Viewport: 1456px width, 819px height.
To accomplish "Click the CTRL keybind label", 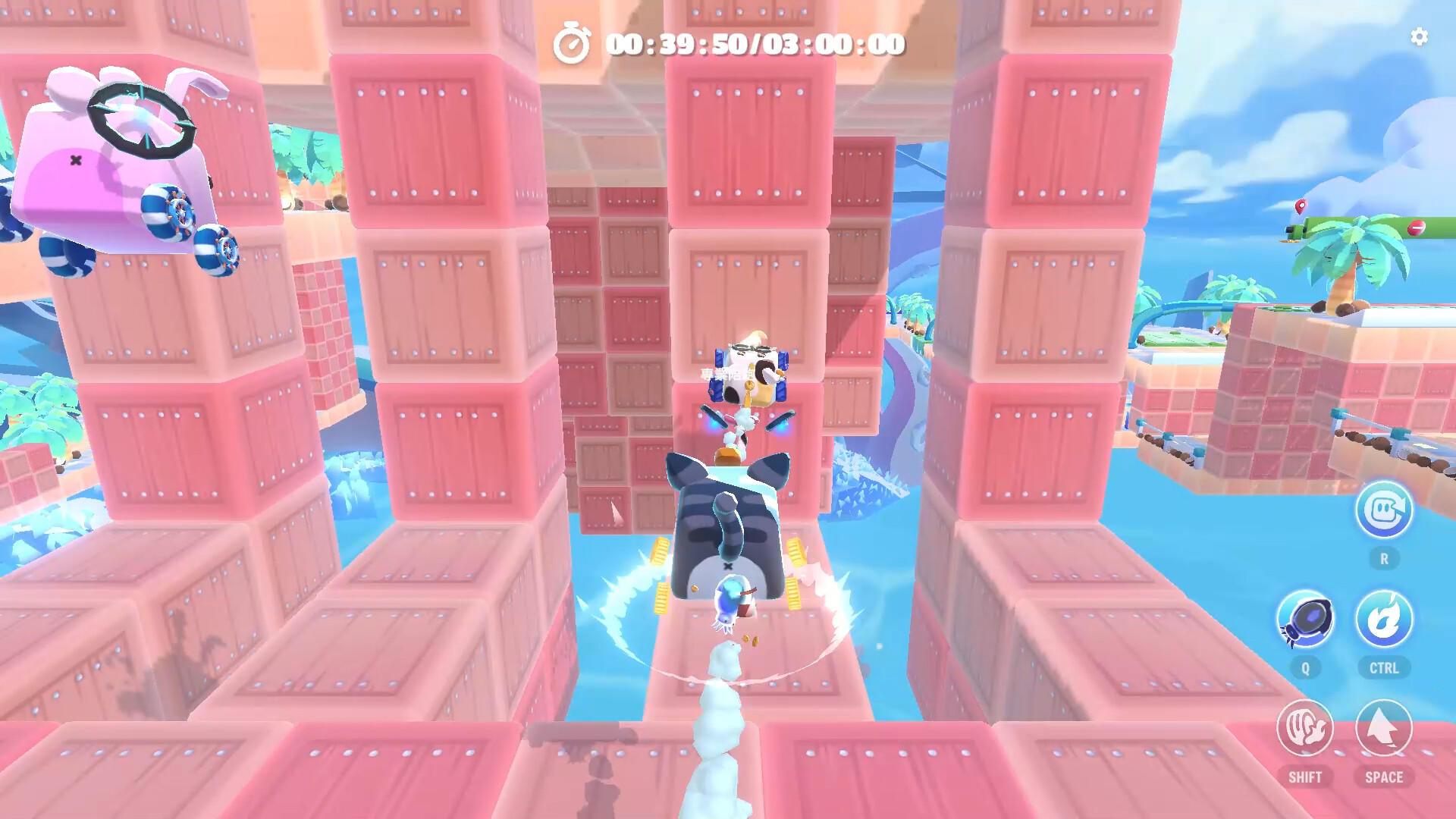I will [x=1384, y=668].
